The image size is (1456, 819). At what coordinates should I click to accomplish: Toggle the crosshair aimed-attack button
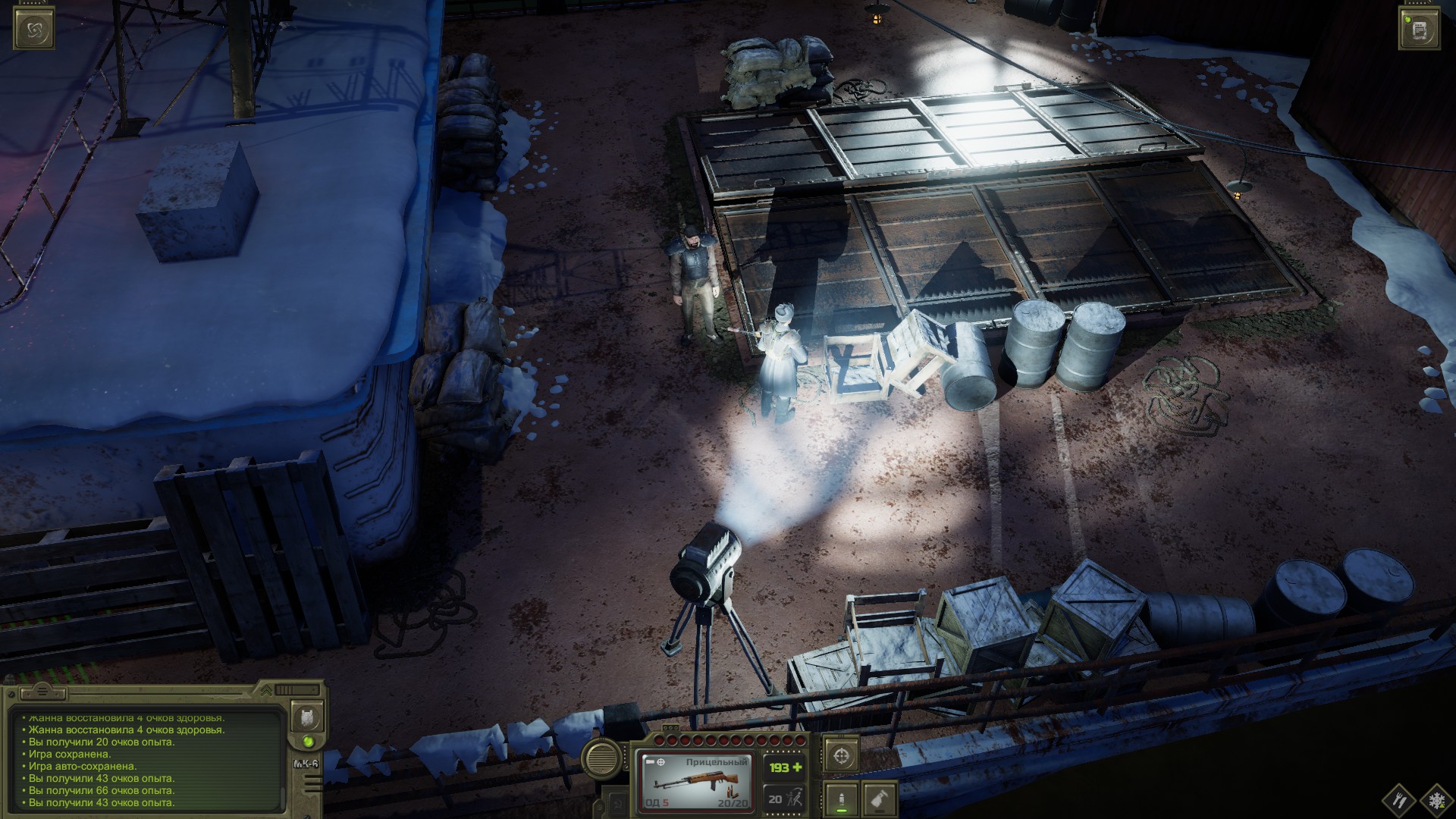click(842, 755)
